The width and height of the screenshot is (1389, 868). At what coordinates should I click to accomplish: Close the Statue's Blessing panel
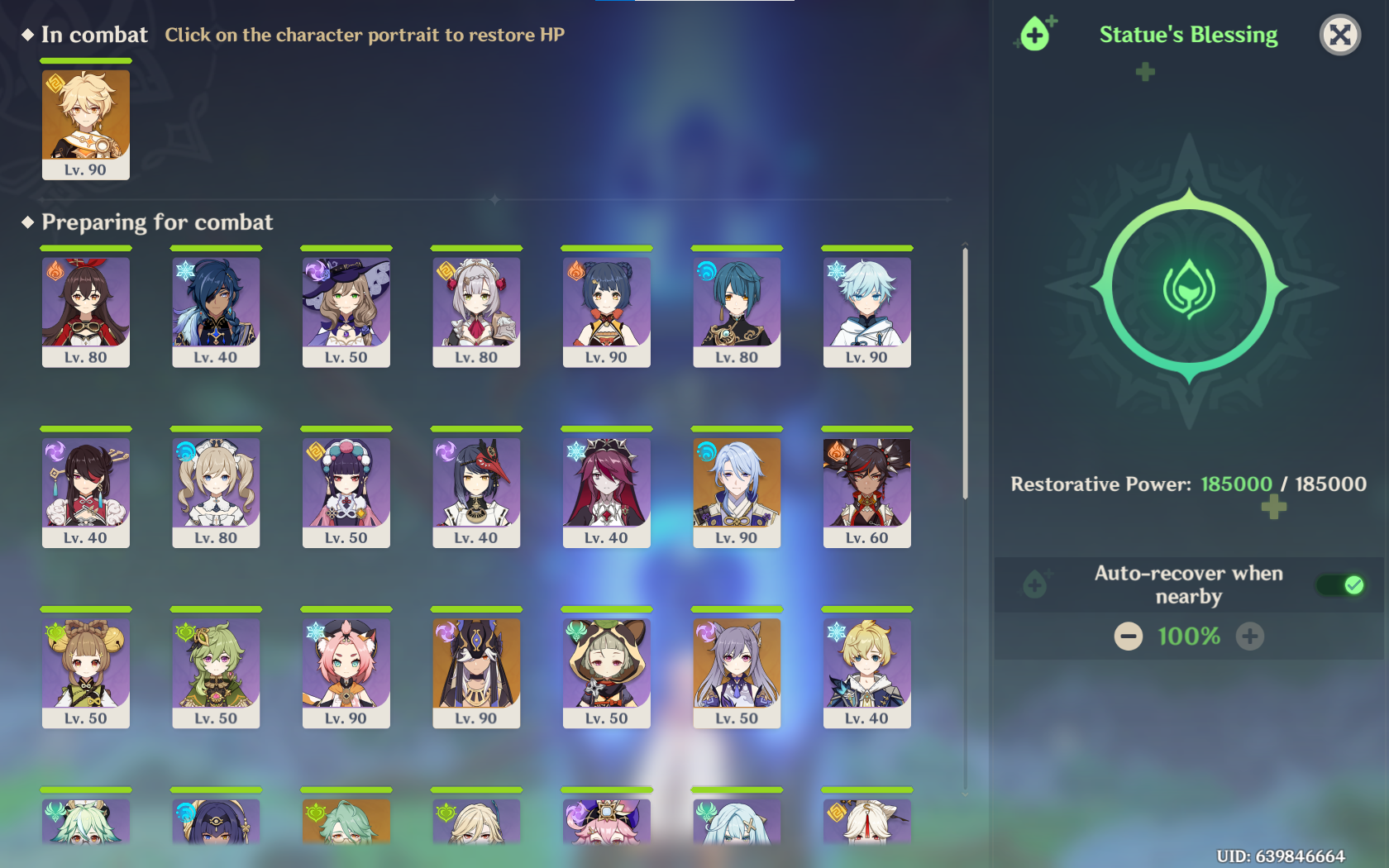point(1340,35)
